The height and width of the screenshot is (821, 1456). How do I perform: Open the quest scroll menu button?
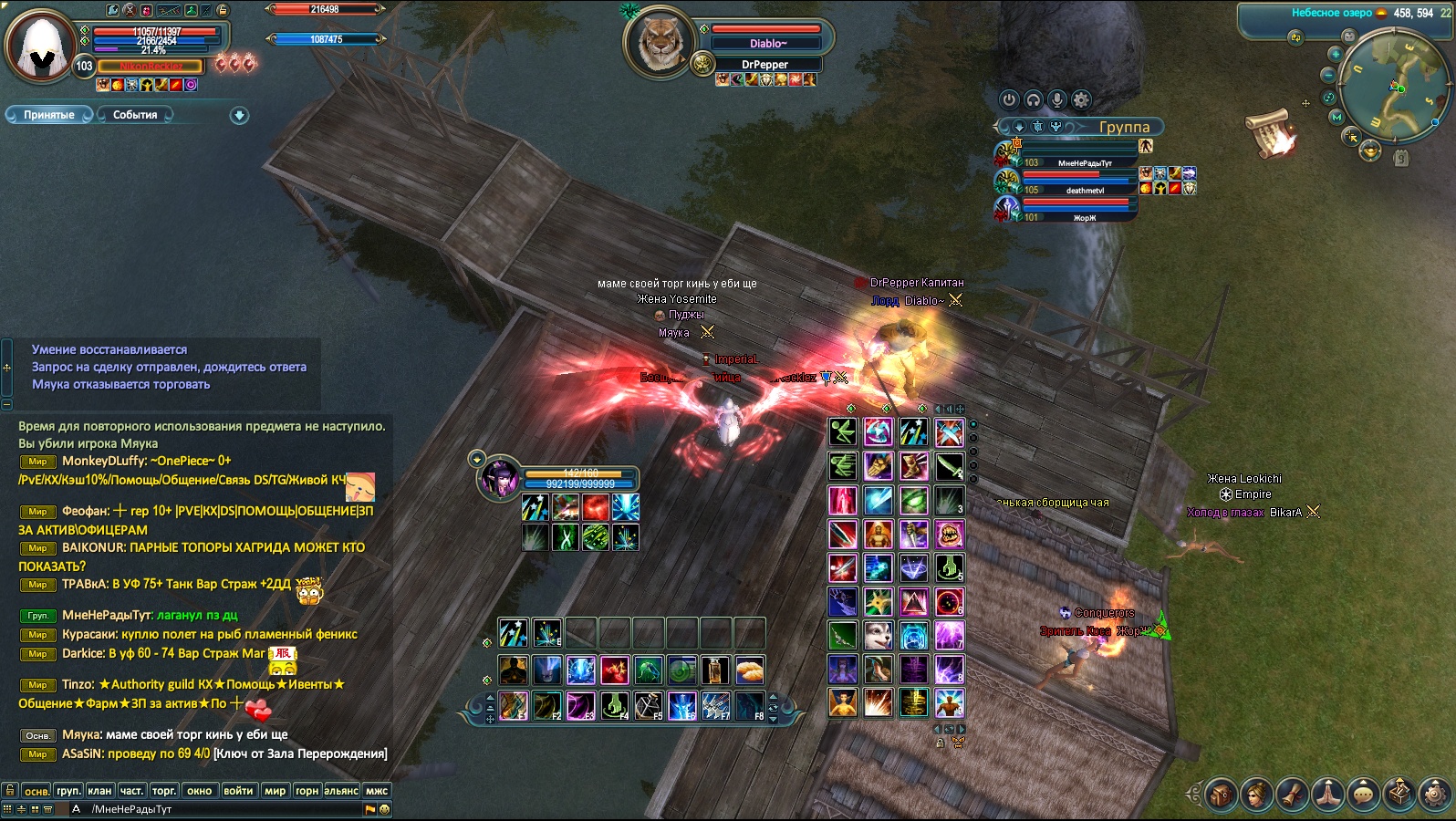(x=1292, y=795)
